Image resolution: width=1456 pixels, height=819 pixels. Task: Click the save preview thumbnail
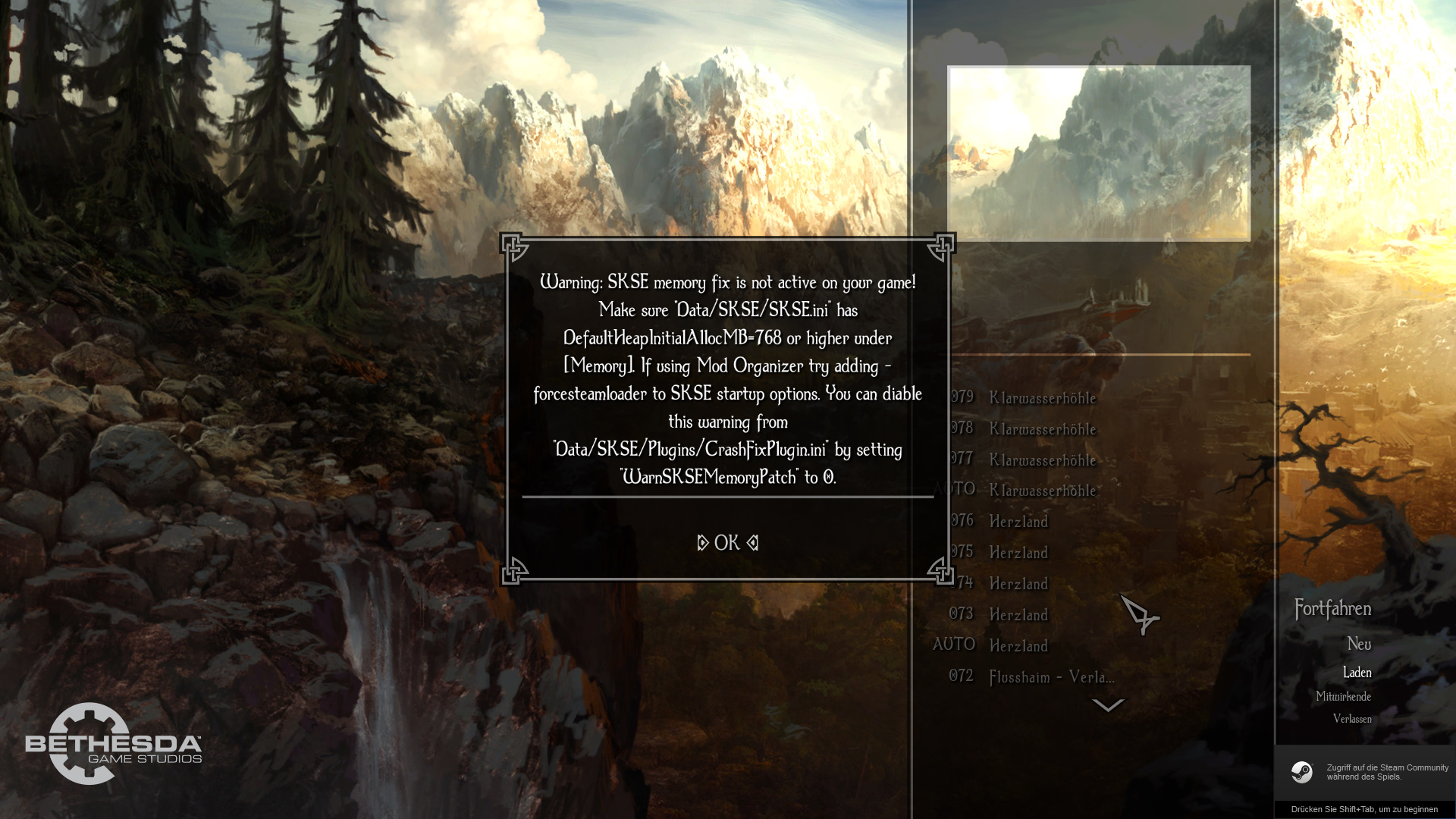(x=1099, y=154)
